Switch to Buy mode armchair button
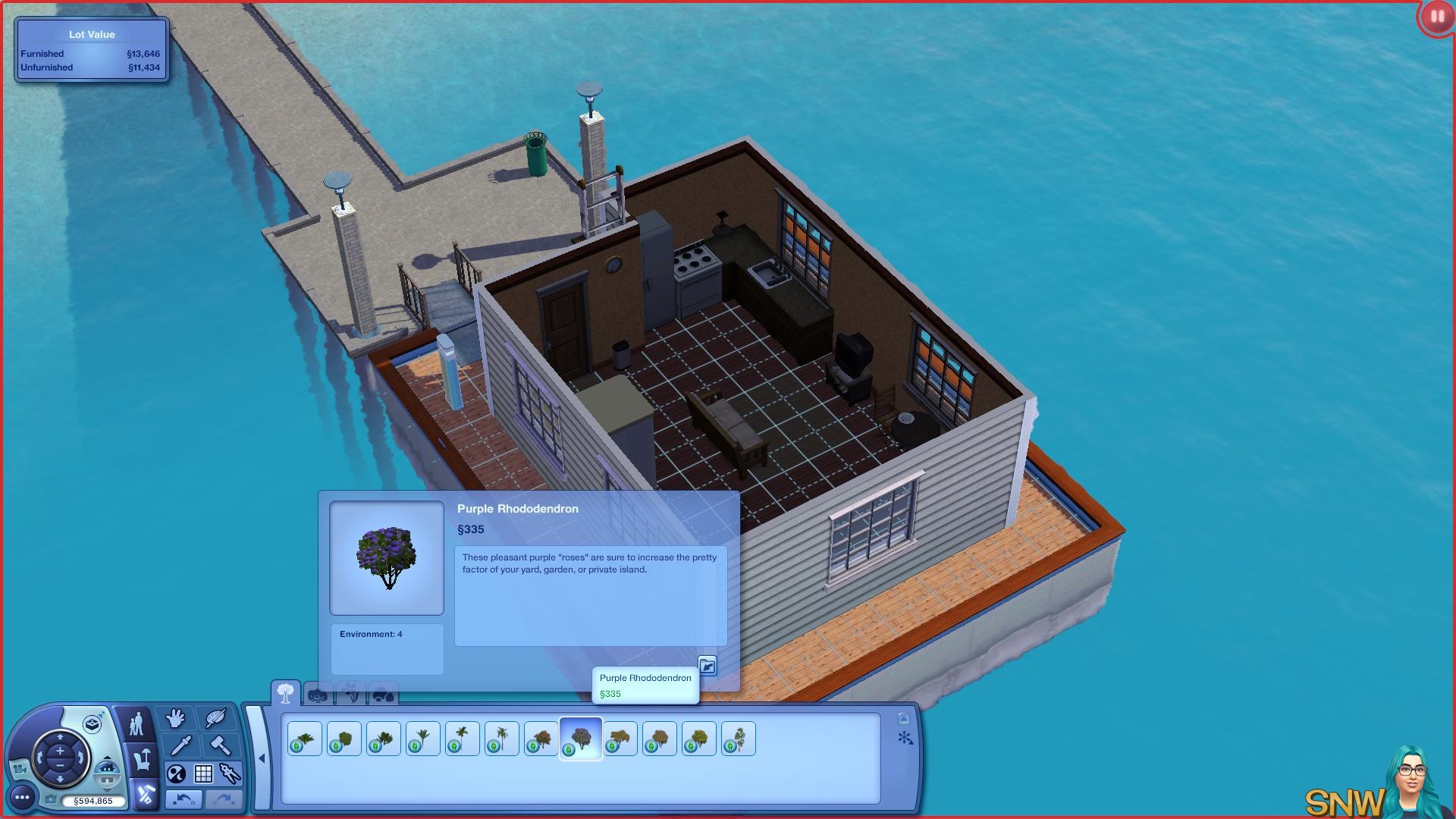This screenshot has width=1456, height=819. coord(142,759)
